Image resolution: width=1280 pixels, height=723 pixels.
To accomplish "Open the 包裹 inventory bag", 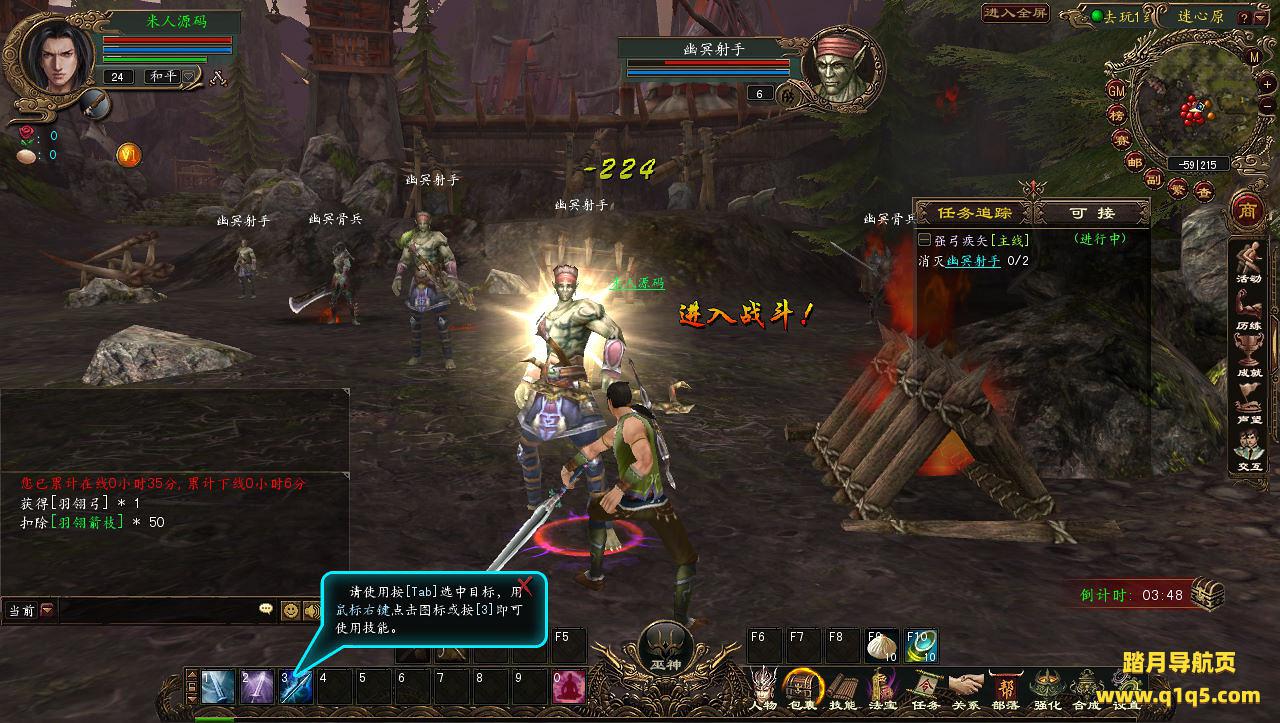I will [x=801, y=688].
